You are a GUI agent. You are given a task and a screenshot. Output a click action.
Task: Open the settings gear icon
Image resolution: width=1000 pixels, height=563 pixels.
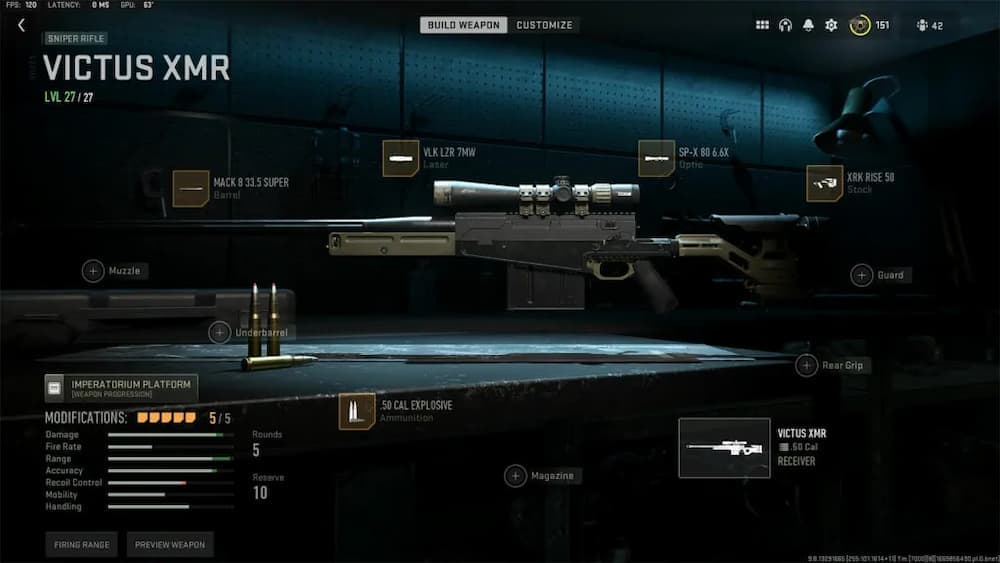[x=831, y=25]
